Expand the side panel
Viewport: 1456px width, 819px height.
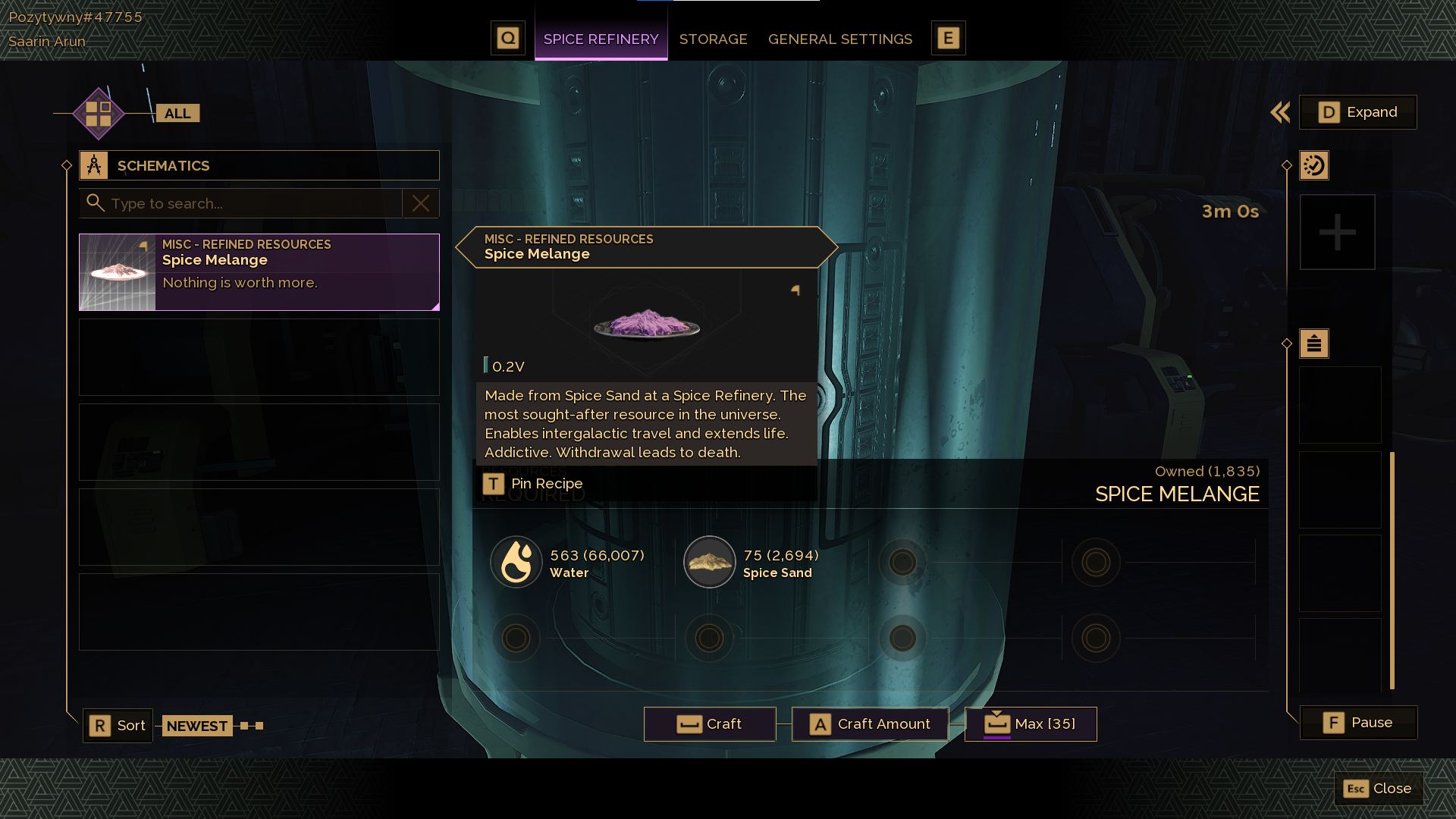click(x=1357, y=112)
